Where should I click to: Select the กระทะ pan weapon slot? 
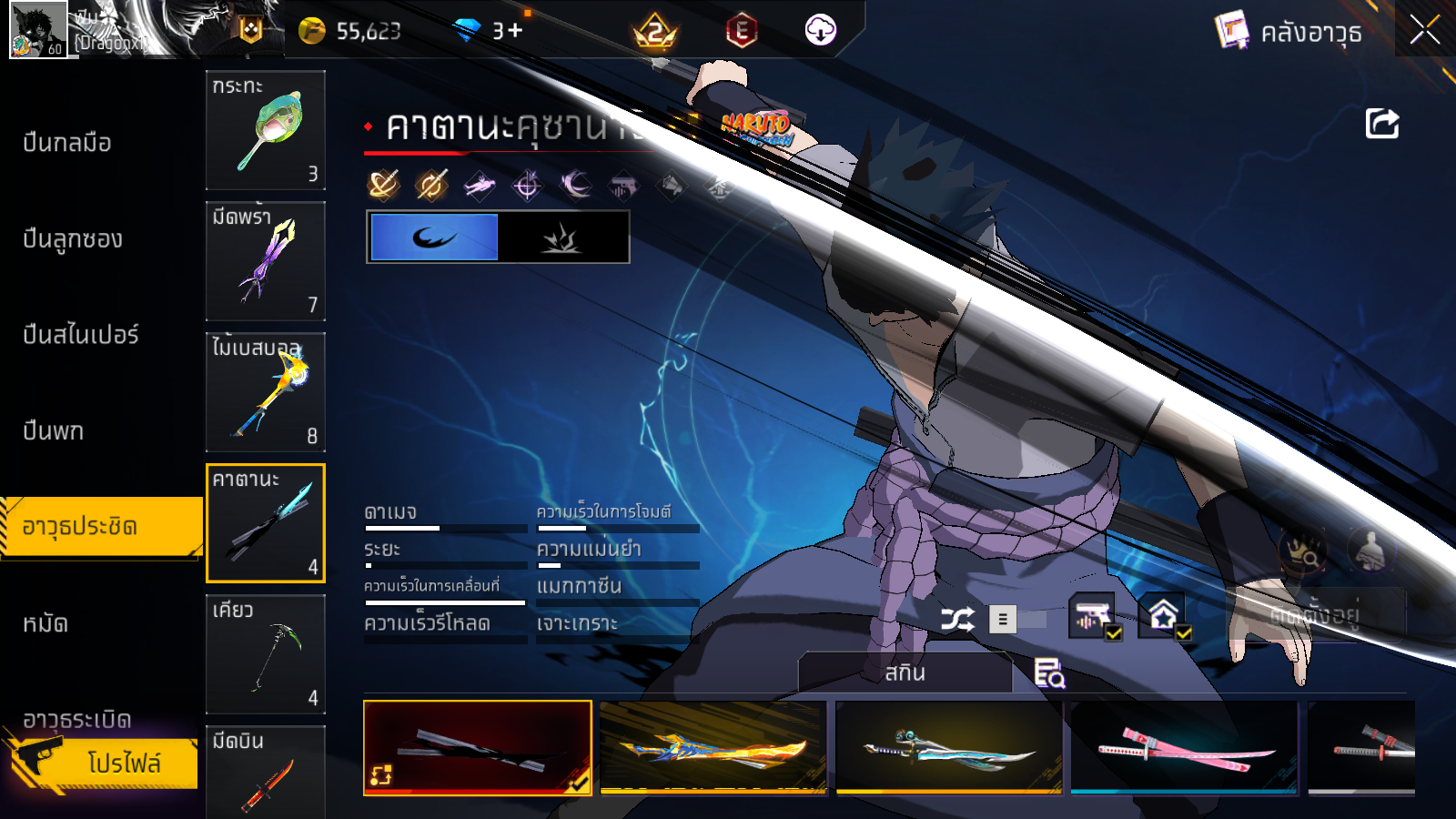click(x=265, y=129)
